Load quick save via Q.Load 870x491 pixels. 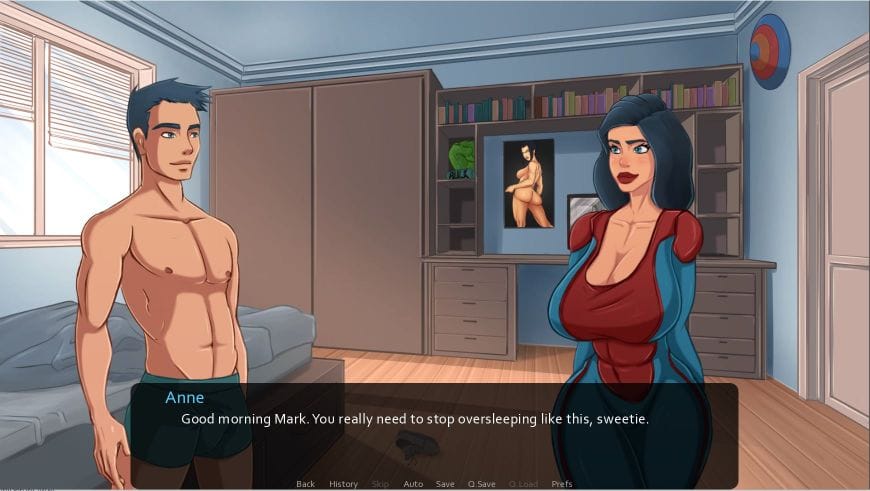point(521,484)
